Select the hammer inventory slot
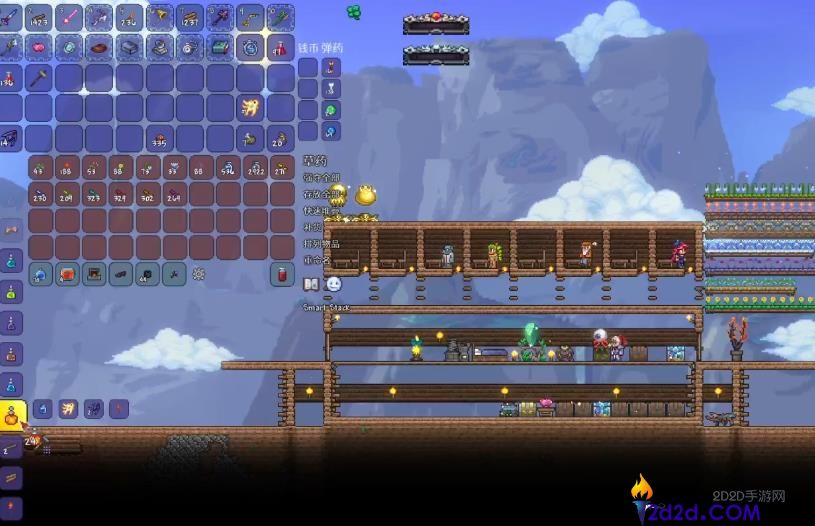815x526 pixels. 40,78
